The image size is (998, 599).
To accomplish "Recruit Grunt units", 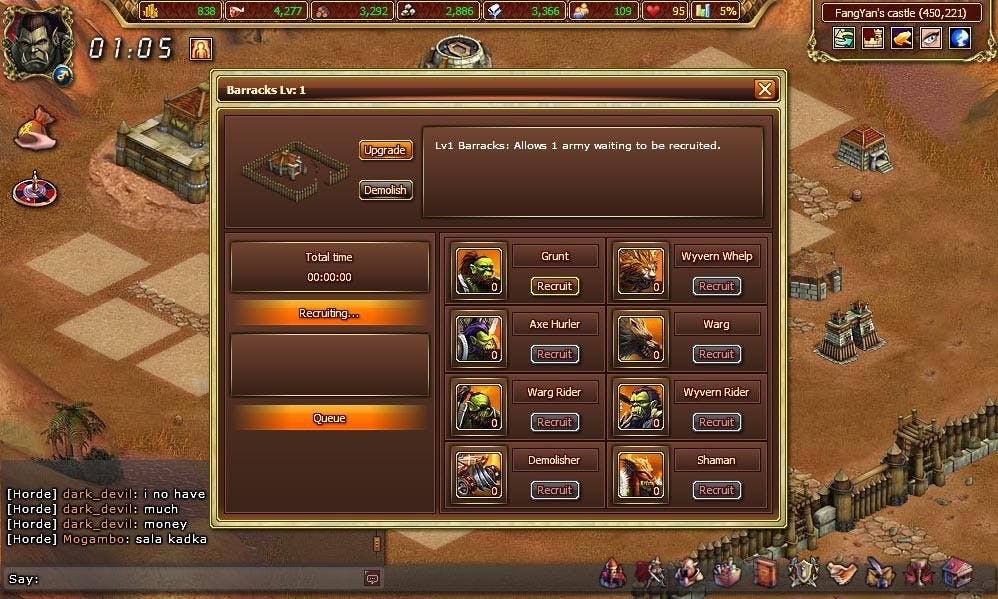I will click(x=554, y=286).
